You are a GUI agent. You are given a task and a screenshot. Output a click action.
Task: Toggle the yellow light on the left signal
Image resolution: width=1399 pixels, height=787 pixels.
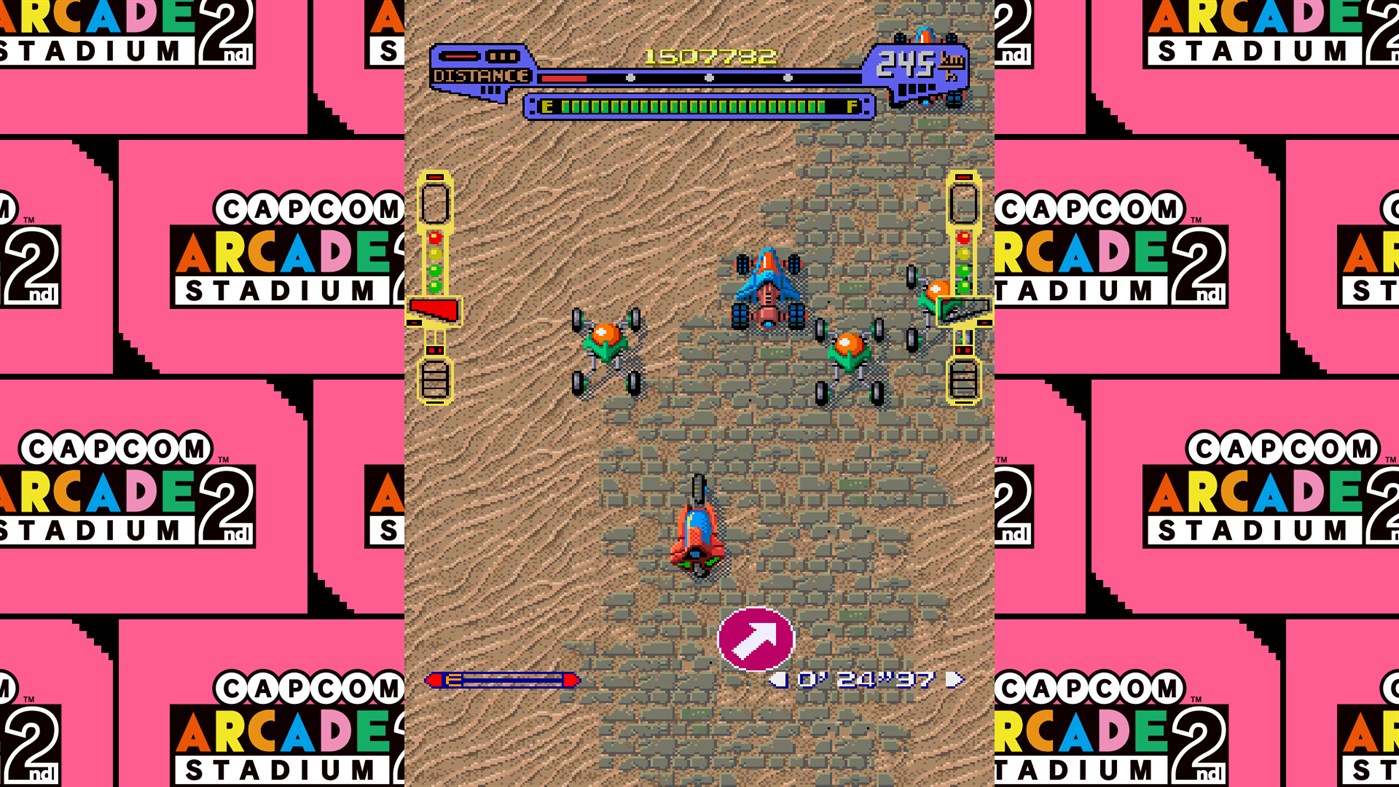tap(435, 253)
